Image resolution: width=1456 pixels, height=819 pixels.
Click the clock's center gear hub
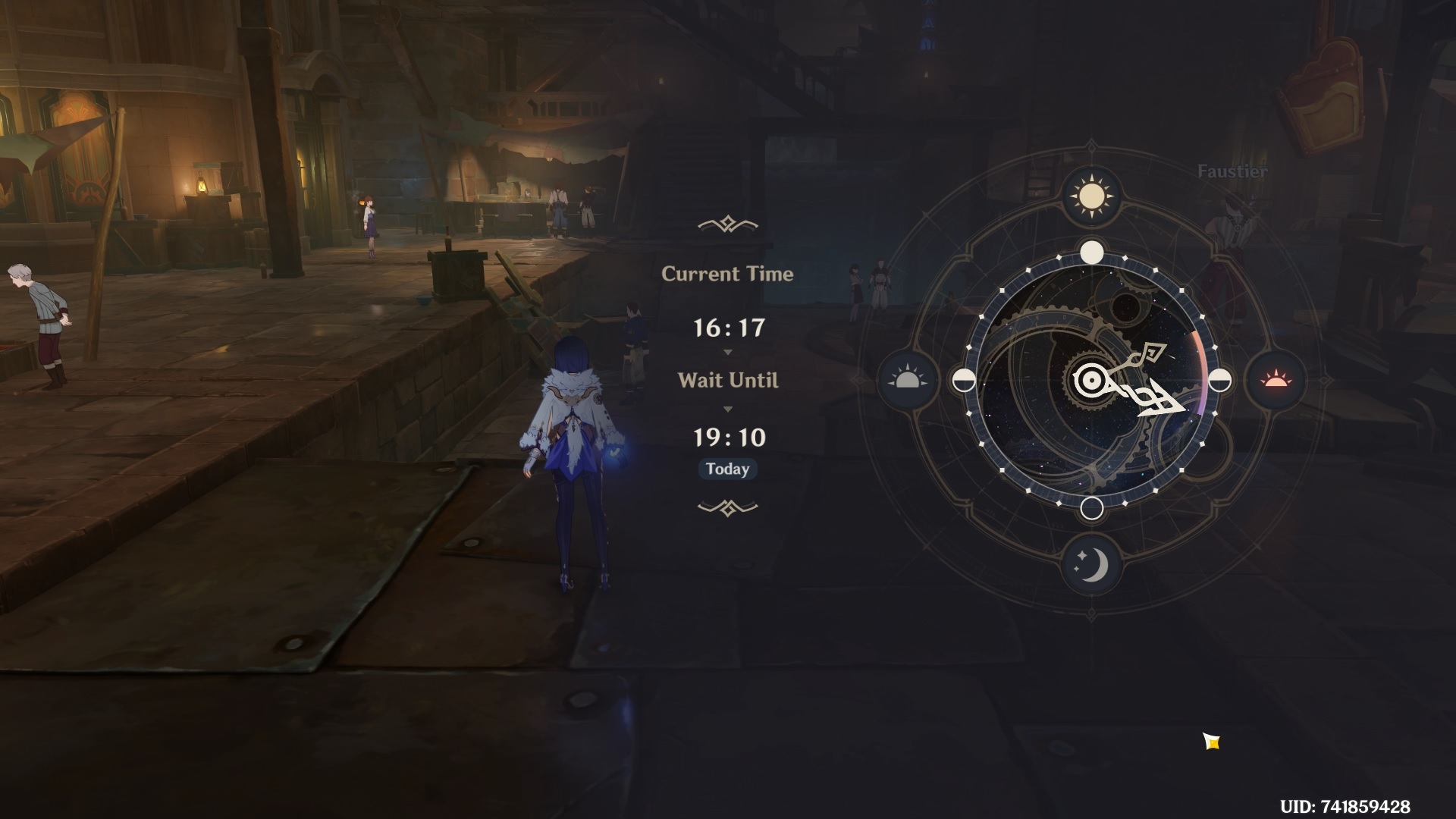pyautogui.click(x=1091, y=380)
